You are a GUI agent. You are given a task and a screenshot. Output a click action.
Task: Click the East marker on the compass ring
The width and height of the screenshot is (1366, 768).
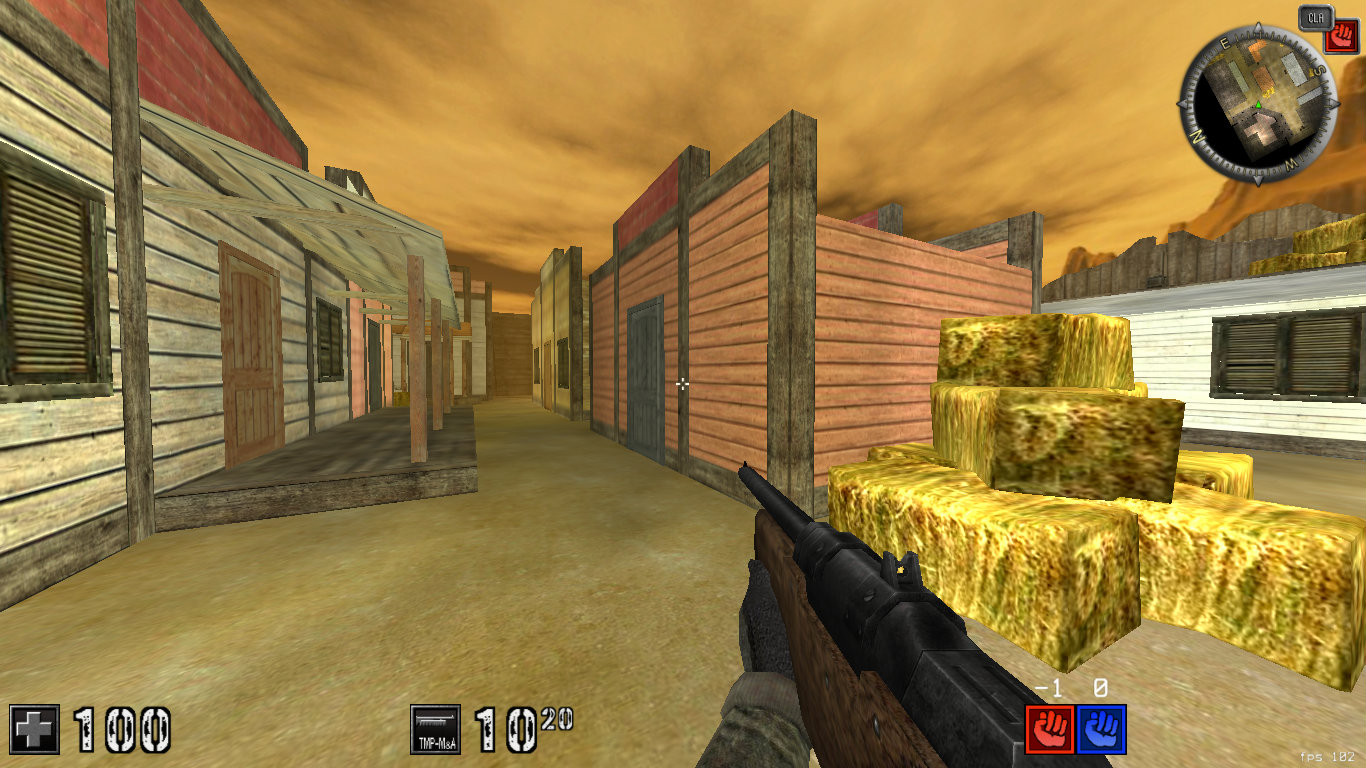(x=1223, y=41)
